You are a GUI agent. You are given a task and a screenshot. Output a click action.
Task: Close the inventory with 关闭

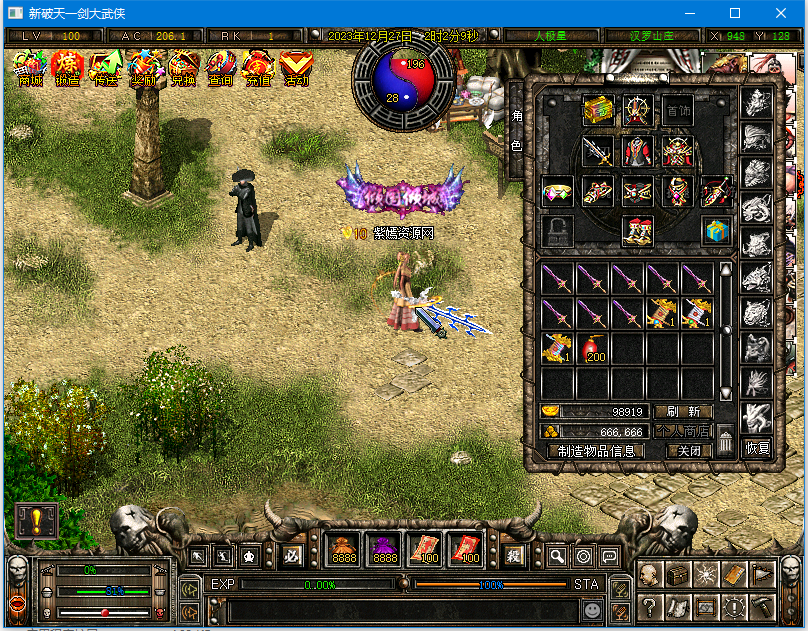pyautogui.click(x=690, y=451)
